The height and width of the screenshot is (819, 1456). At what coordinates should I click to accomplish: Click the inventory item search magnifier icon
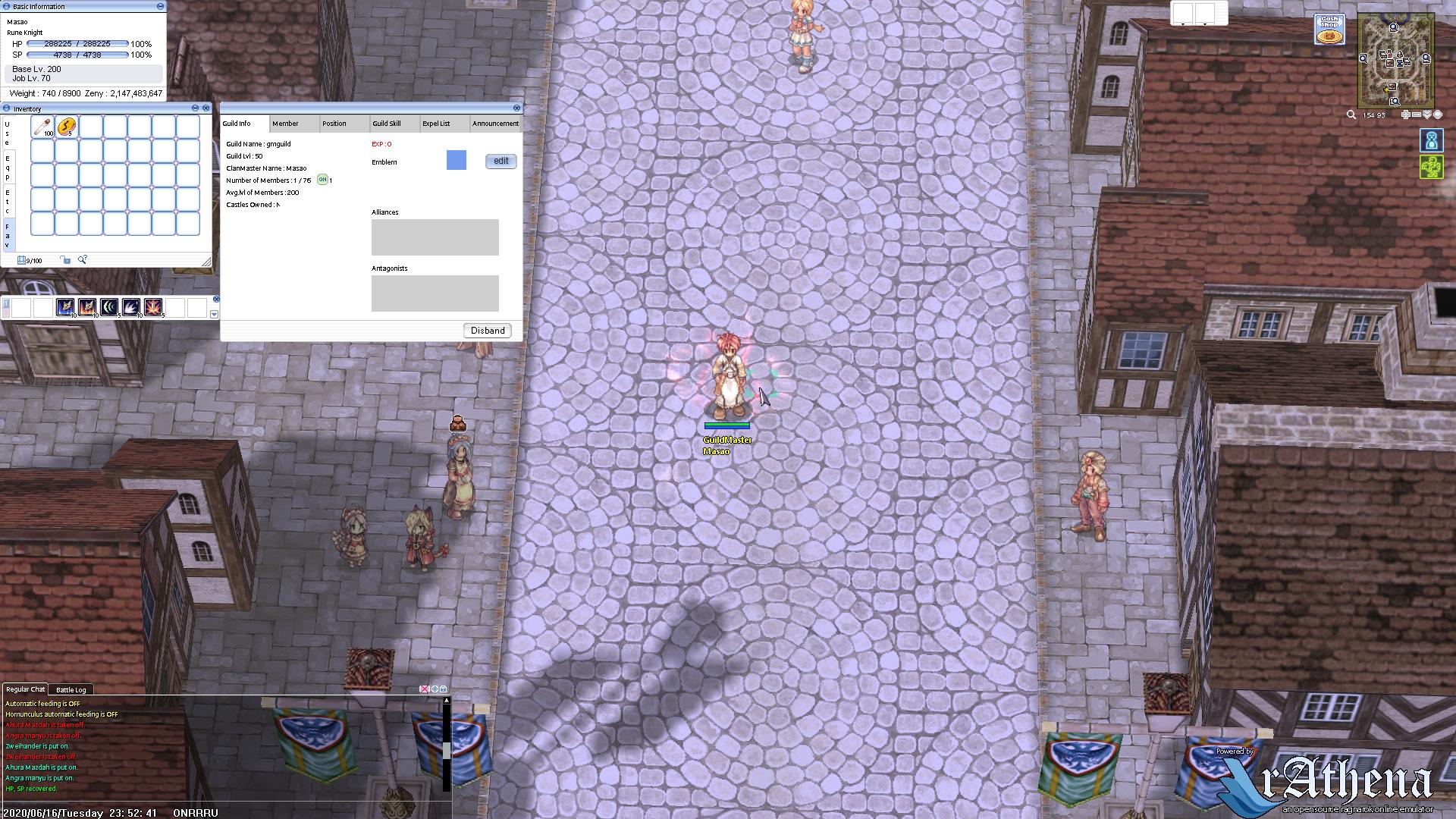(x=82, y=260)
